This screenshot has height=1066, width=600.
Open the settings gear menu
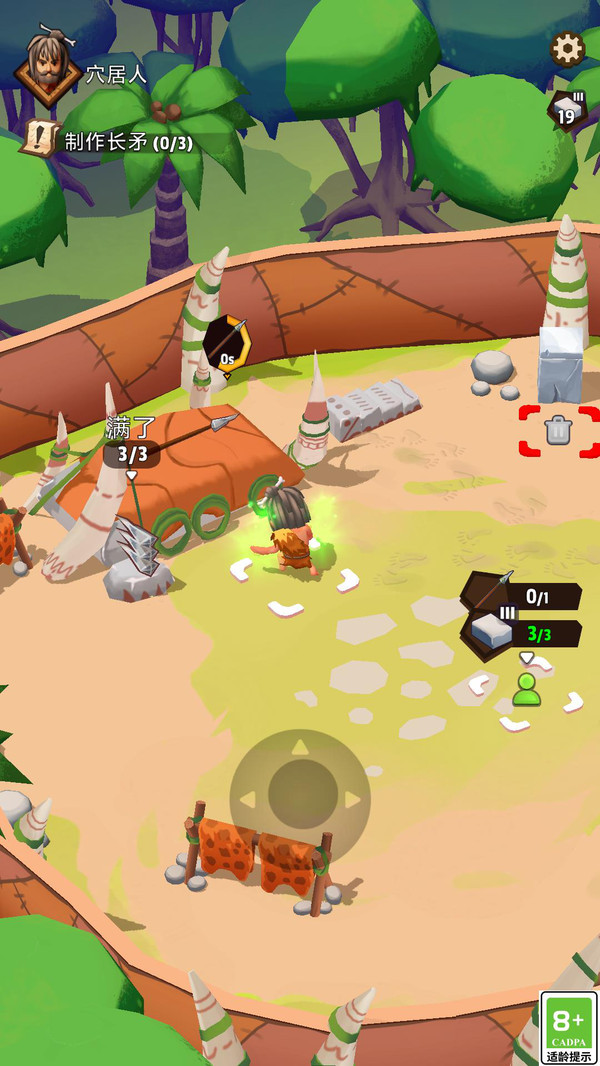coord(567,48)
